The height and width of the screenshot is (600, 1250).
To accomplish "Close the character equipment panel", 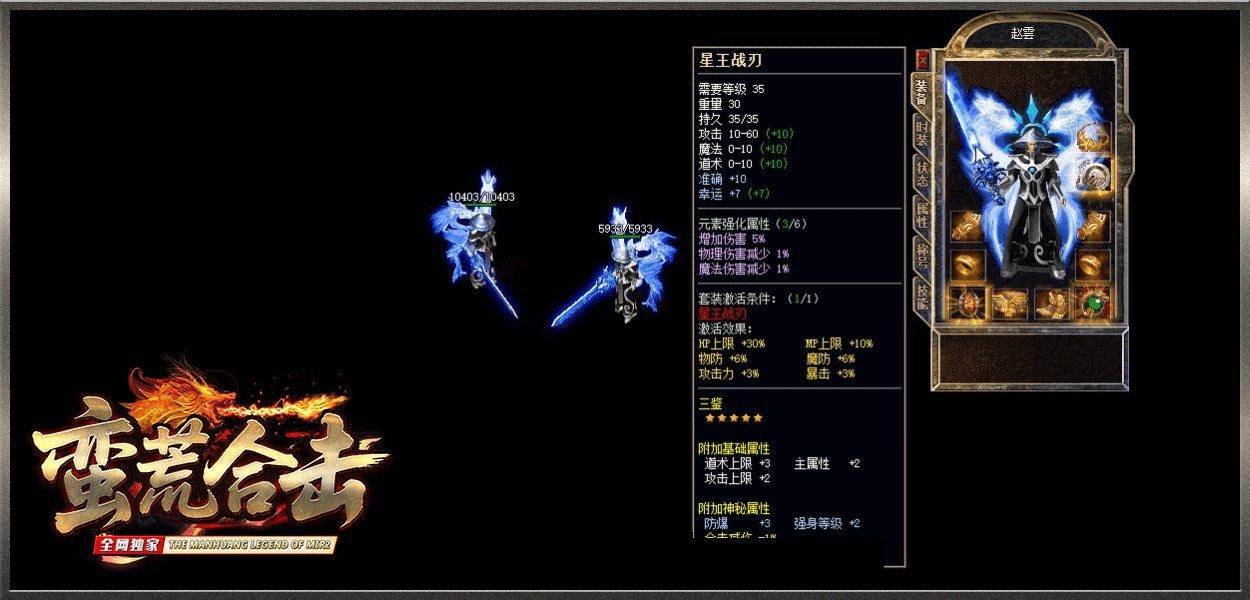I will [x=922, y=61].
